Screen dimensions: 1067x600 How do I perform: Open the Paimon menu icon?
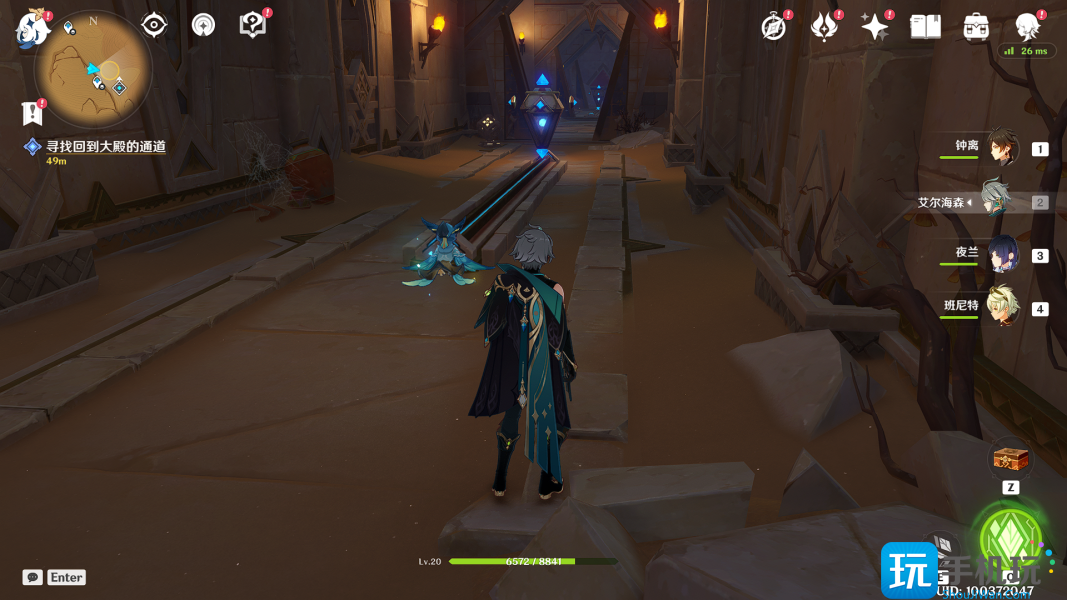33,28
